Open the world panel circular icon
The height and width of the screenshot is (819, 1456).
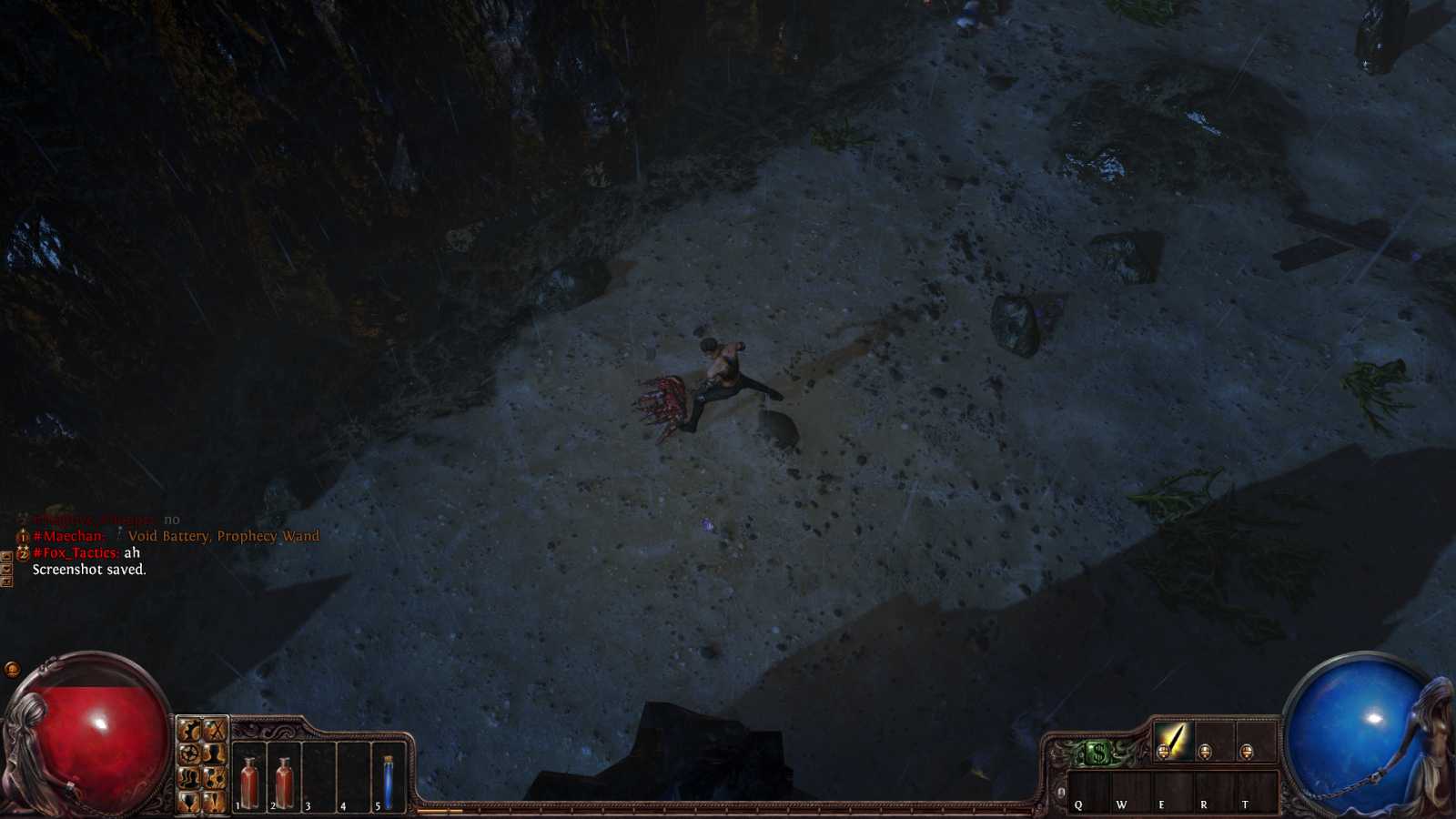pyautogui.click(x=188, y=754)
